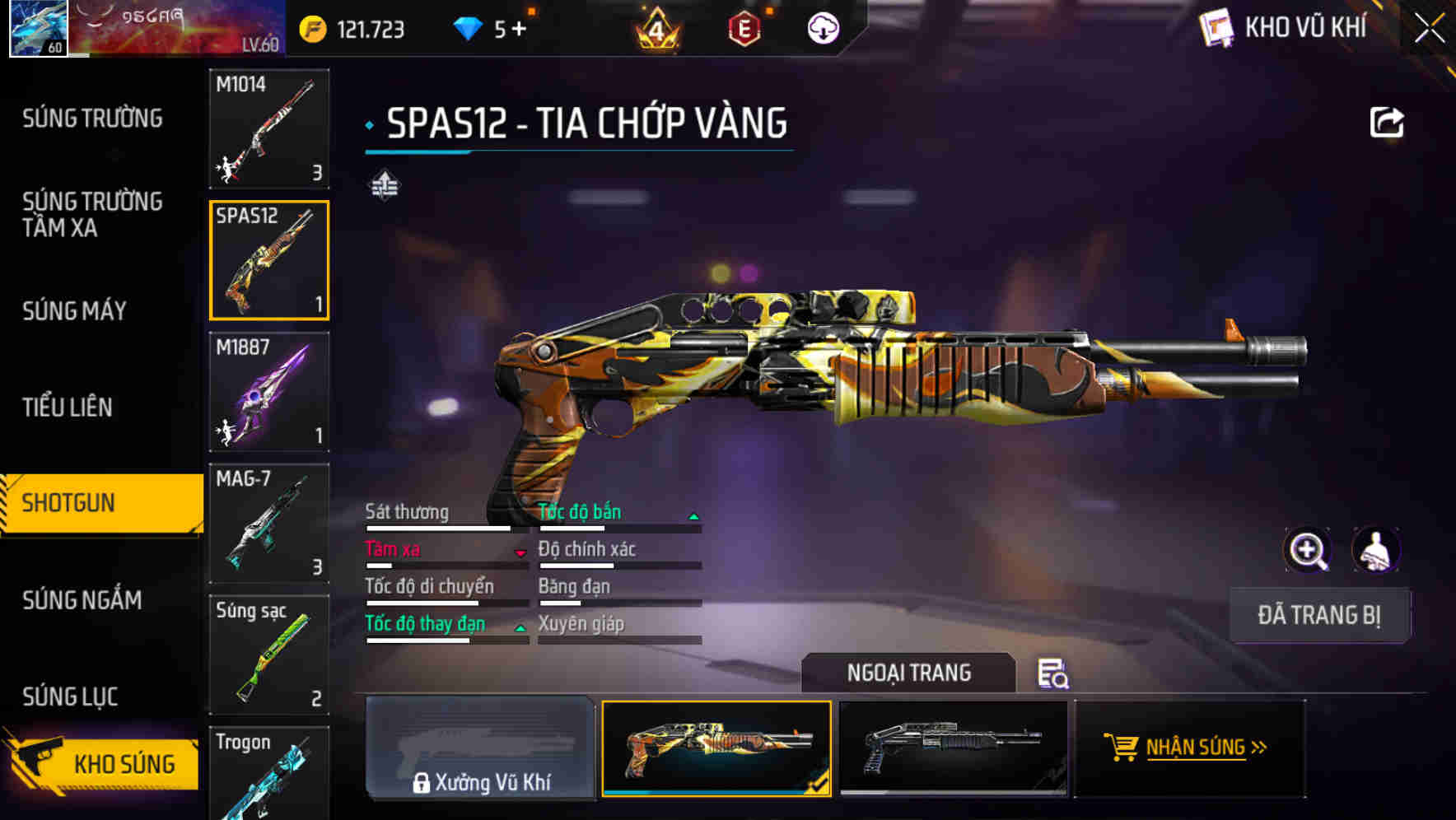Select the MAG-7 weapon tile

point(269,523)
